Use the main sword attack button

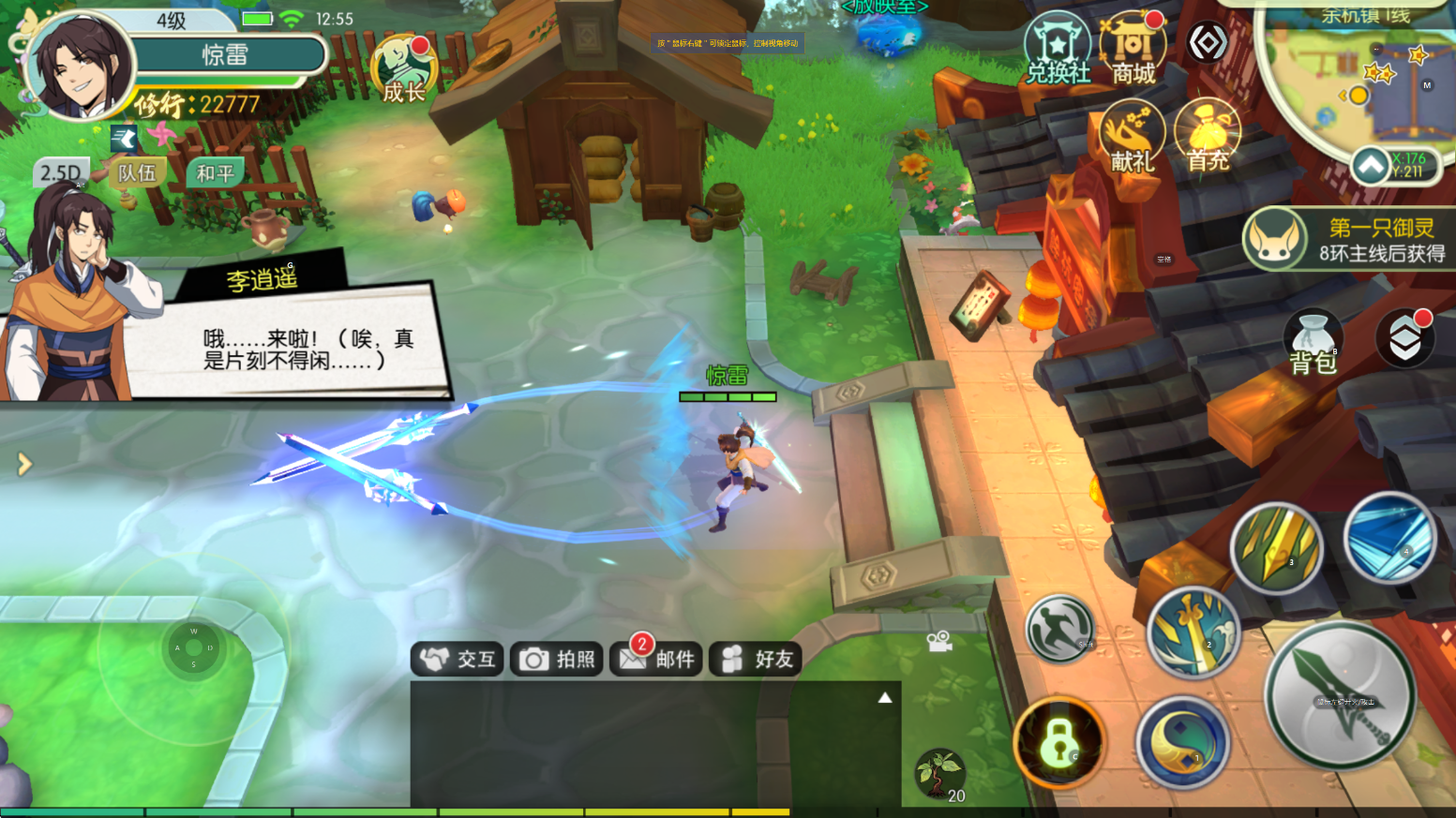pos(1340,695)
